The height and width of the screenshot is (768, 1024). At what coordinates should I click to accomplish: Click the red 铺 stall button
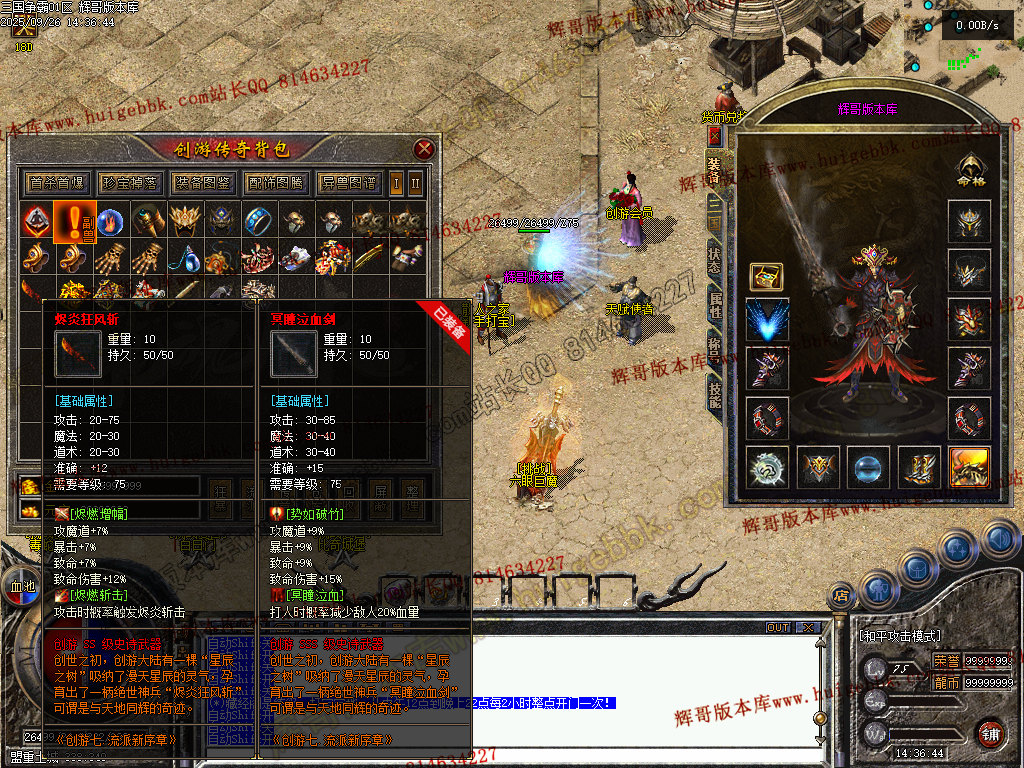[x=991, y=732]
